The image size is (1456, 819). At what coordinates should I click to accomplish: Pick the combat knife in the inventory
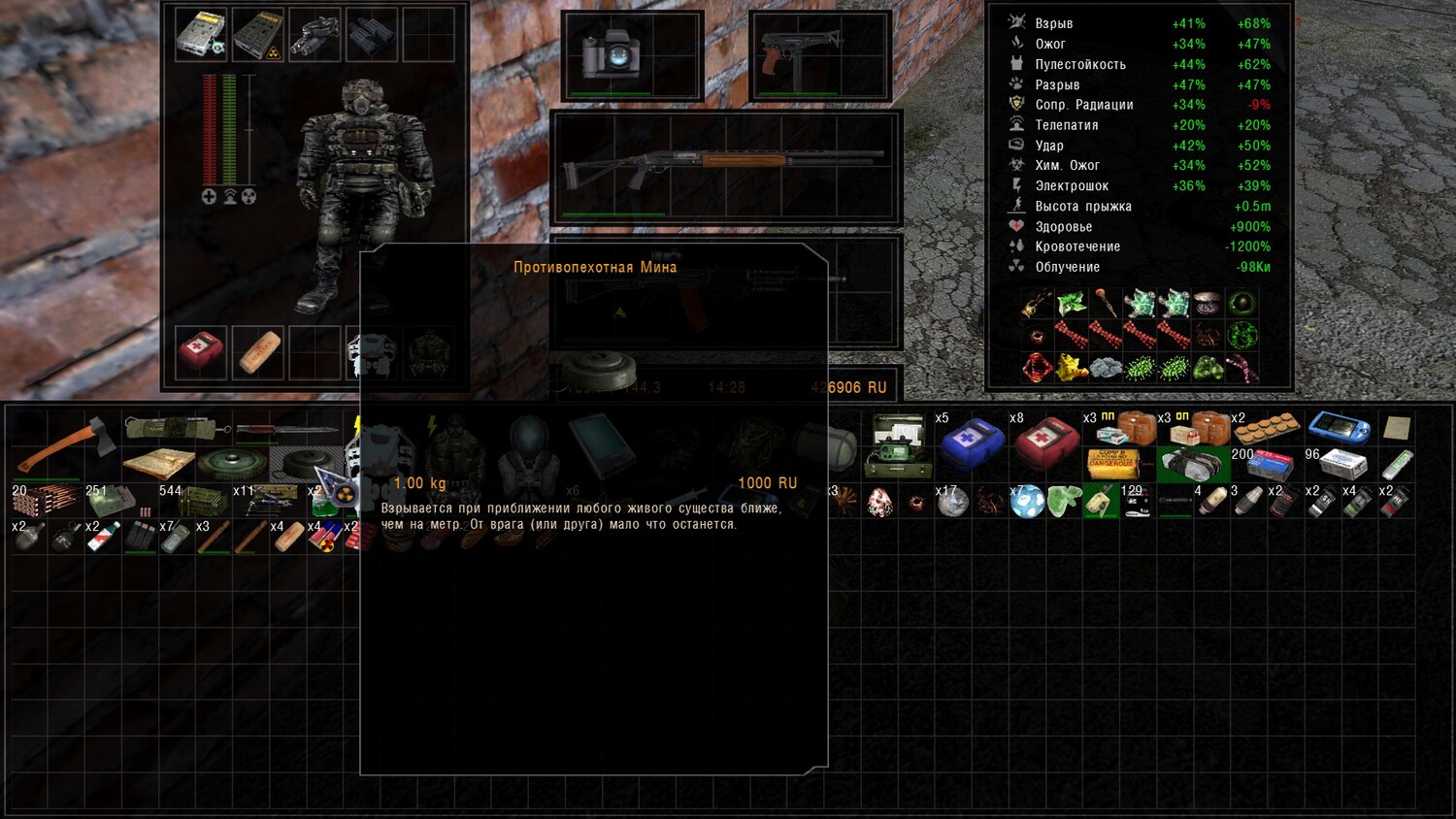(285, 429)
